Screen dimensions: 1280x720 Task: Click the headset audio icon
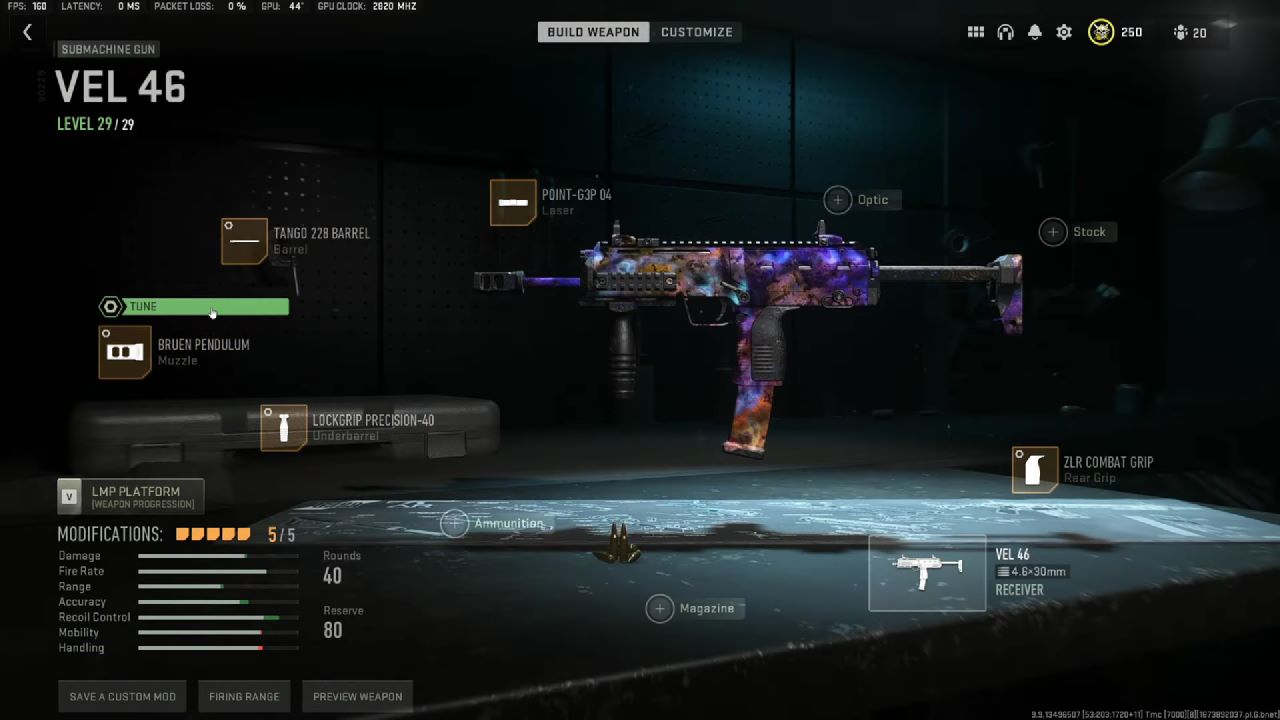(x=1004, y=32)
